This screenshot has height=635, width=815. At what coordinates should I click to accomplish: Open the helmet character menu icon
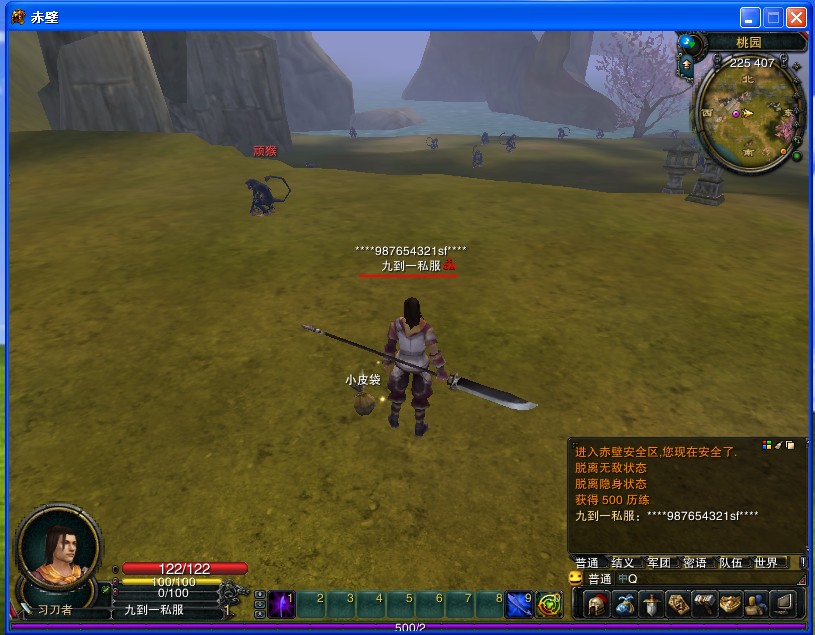[597, 604]
